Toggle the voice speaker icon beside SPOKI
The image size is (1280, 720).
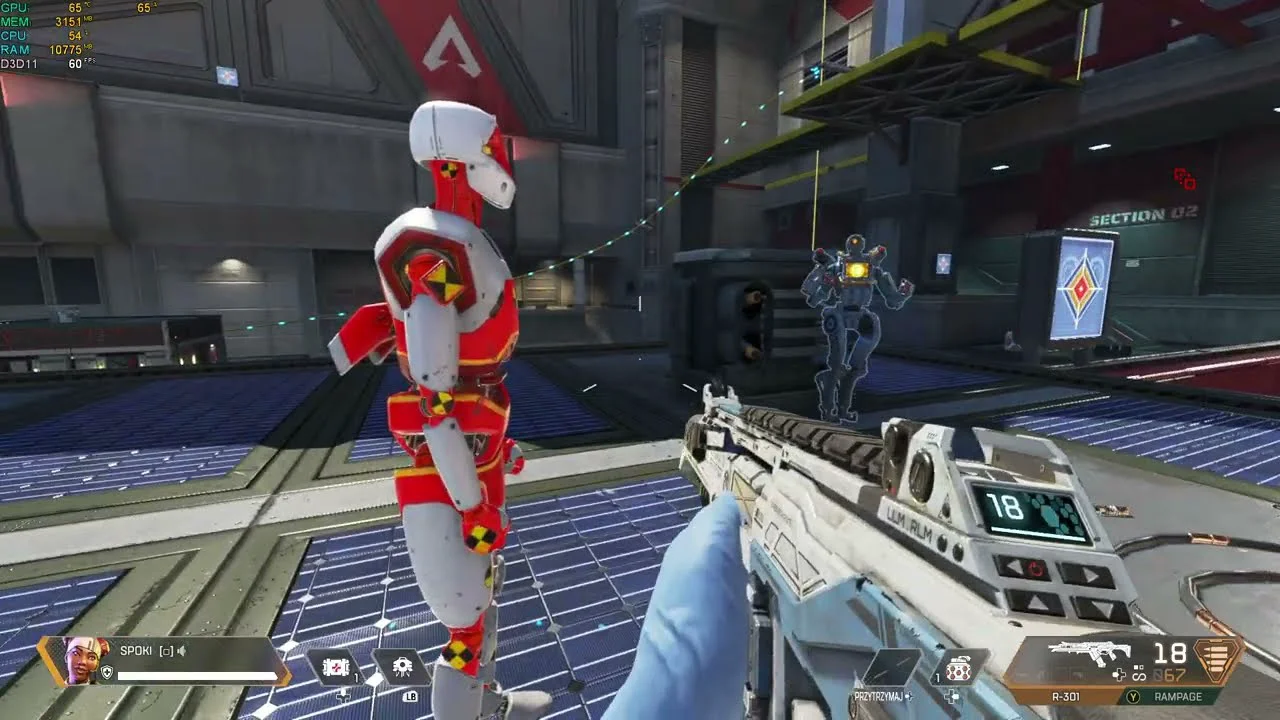click(183, 651)
